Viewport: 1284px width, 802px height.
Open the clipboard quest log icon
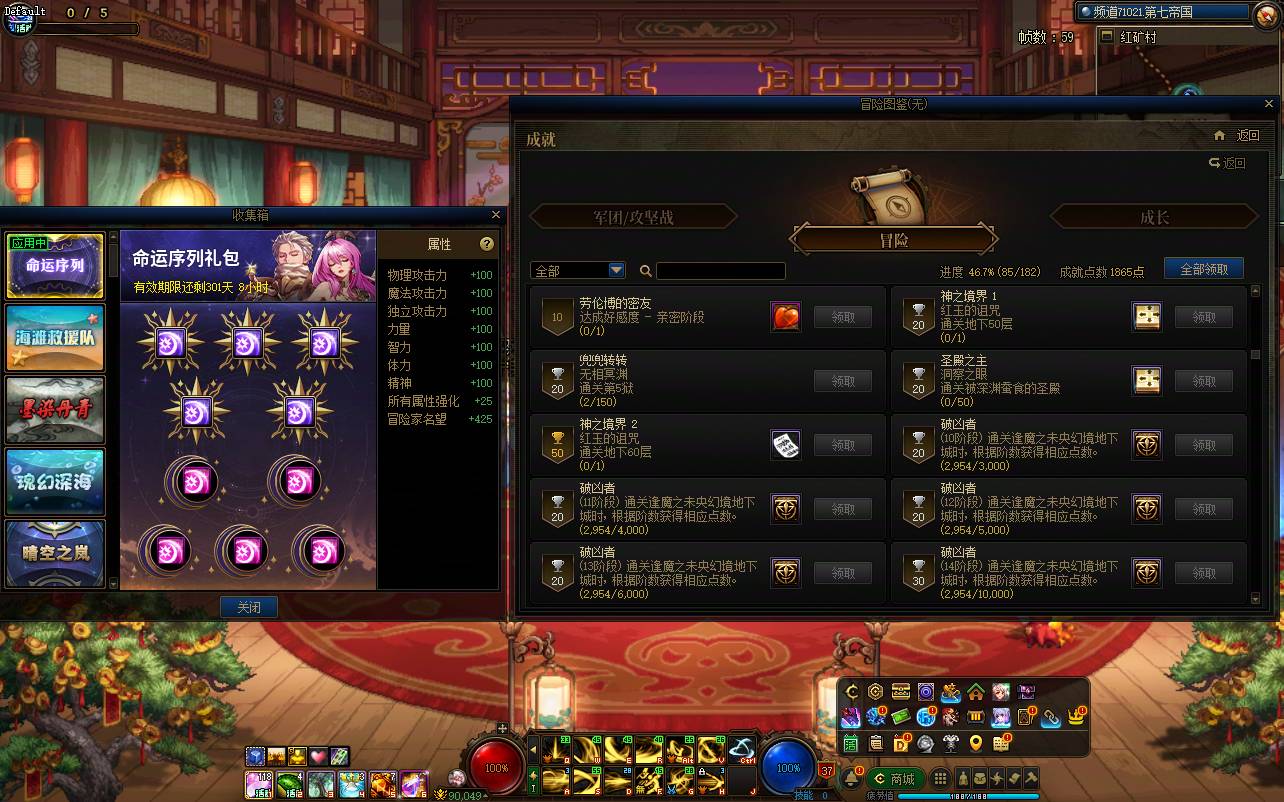click(877, 743)
